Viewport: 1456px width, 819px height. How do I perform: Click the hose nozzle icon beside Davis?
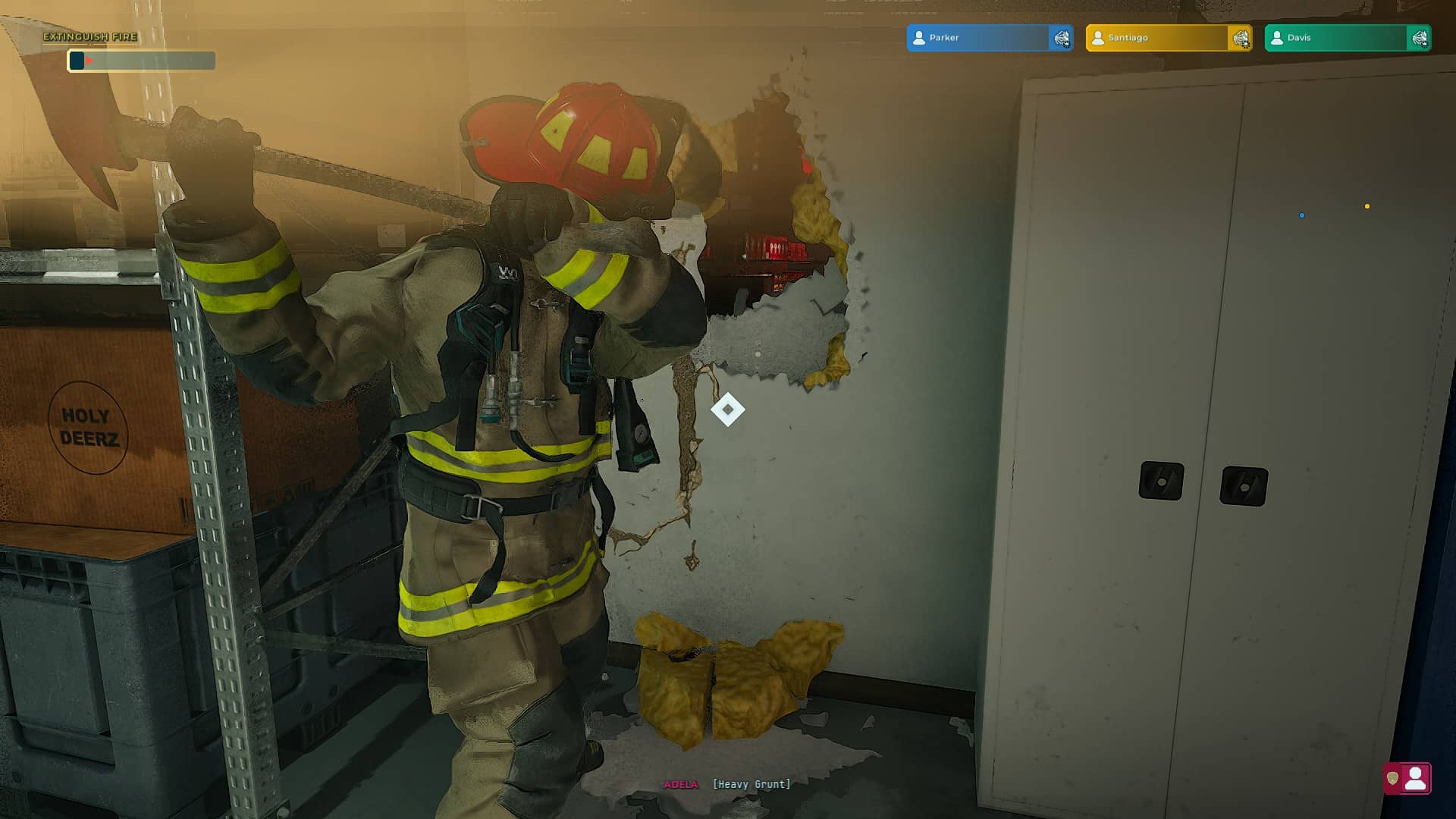click(x=1420, y=38)
